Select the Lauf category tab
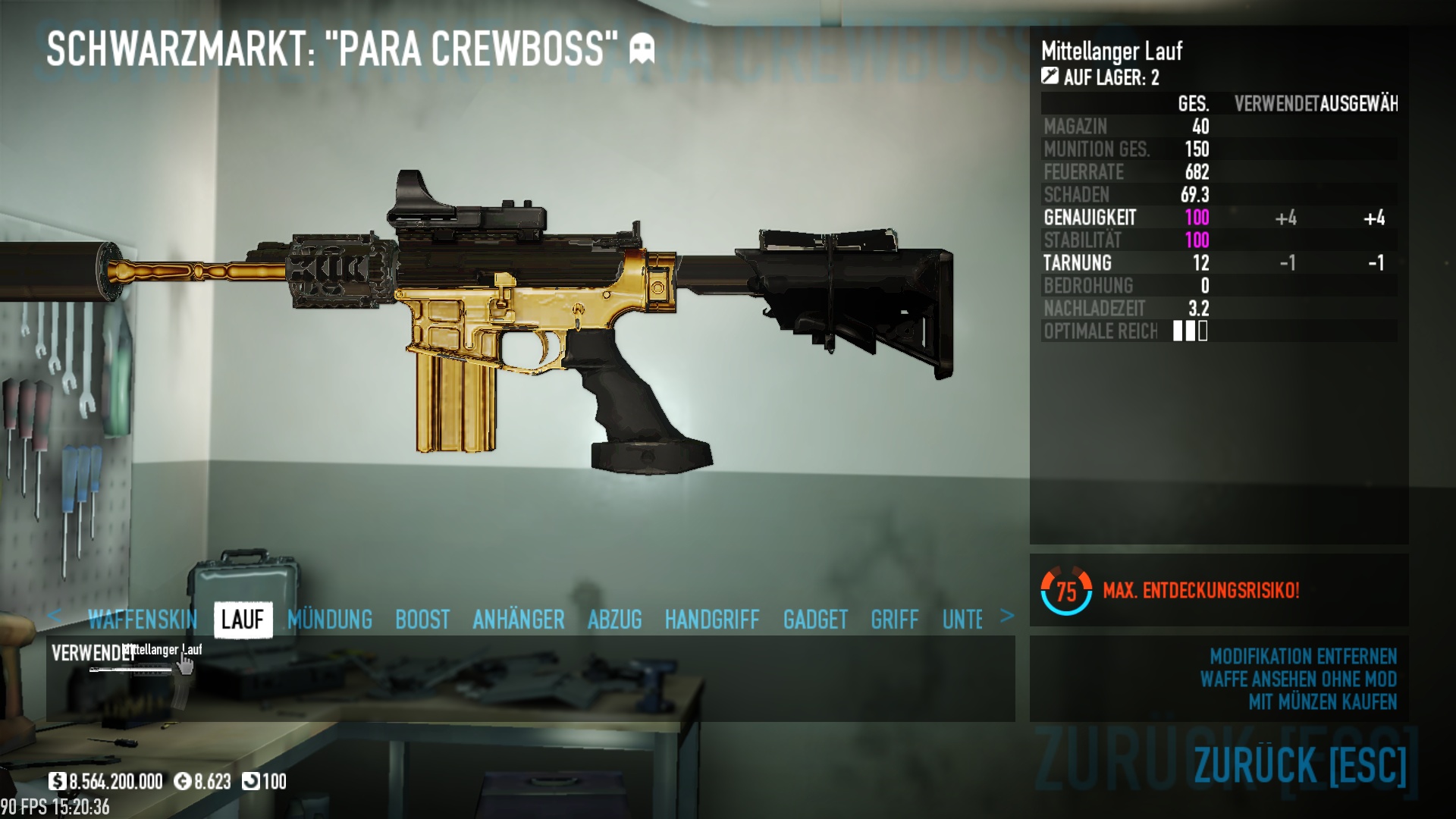 click(x=243, y=620)
